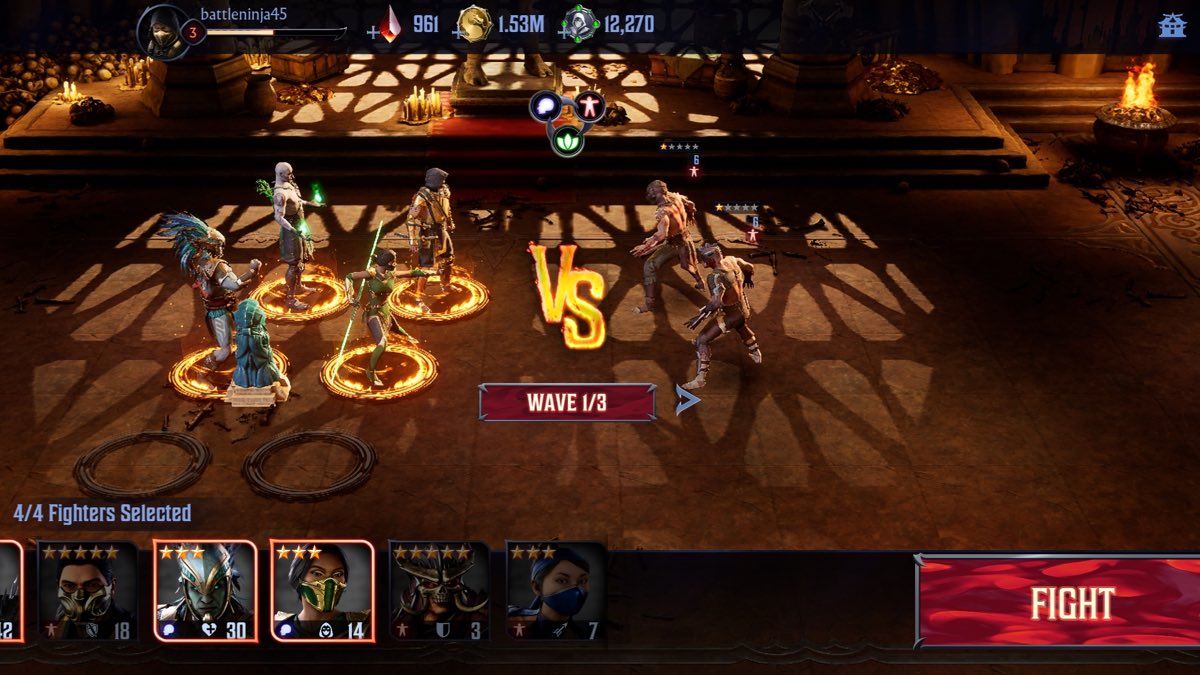Screen dimensions: 1200x675
Task: Choose the skull-helmet level 3 fighter card
Action: [439, 592]
